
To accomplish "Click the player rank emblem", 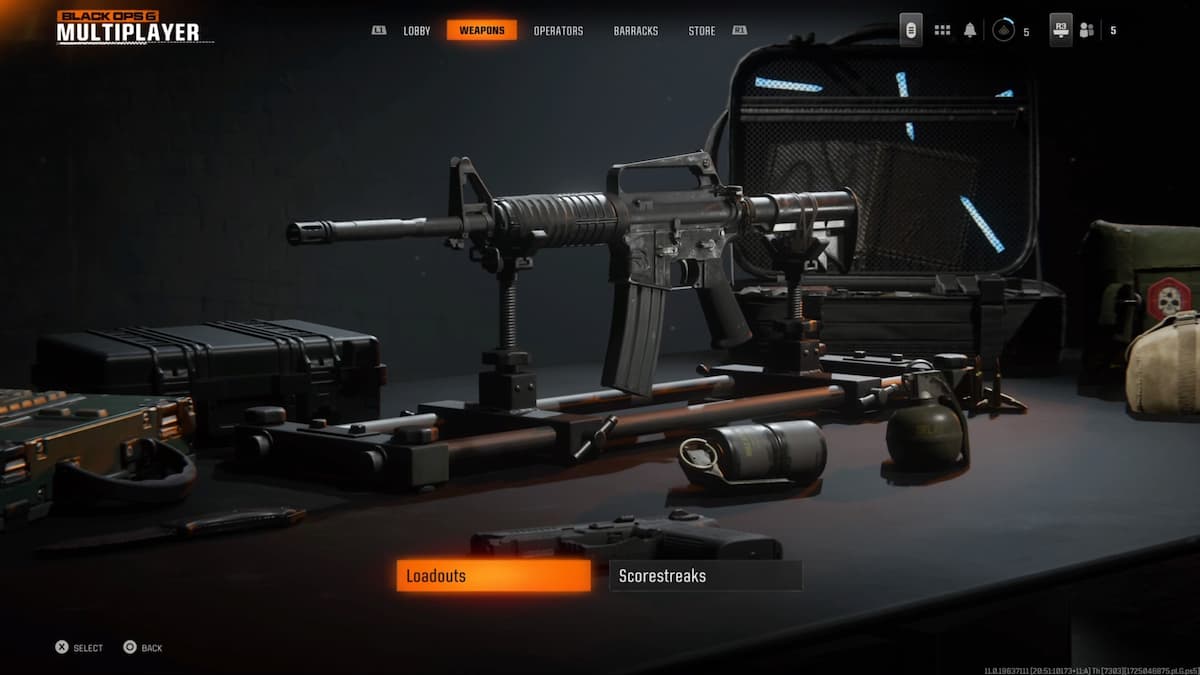I will coord(1003,31).
